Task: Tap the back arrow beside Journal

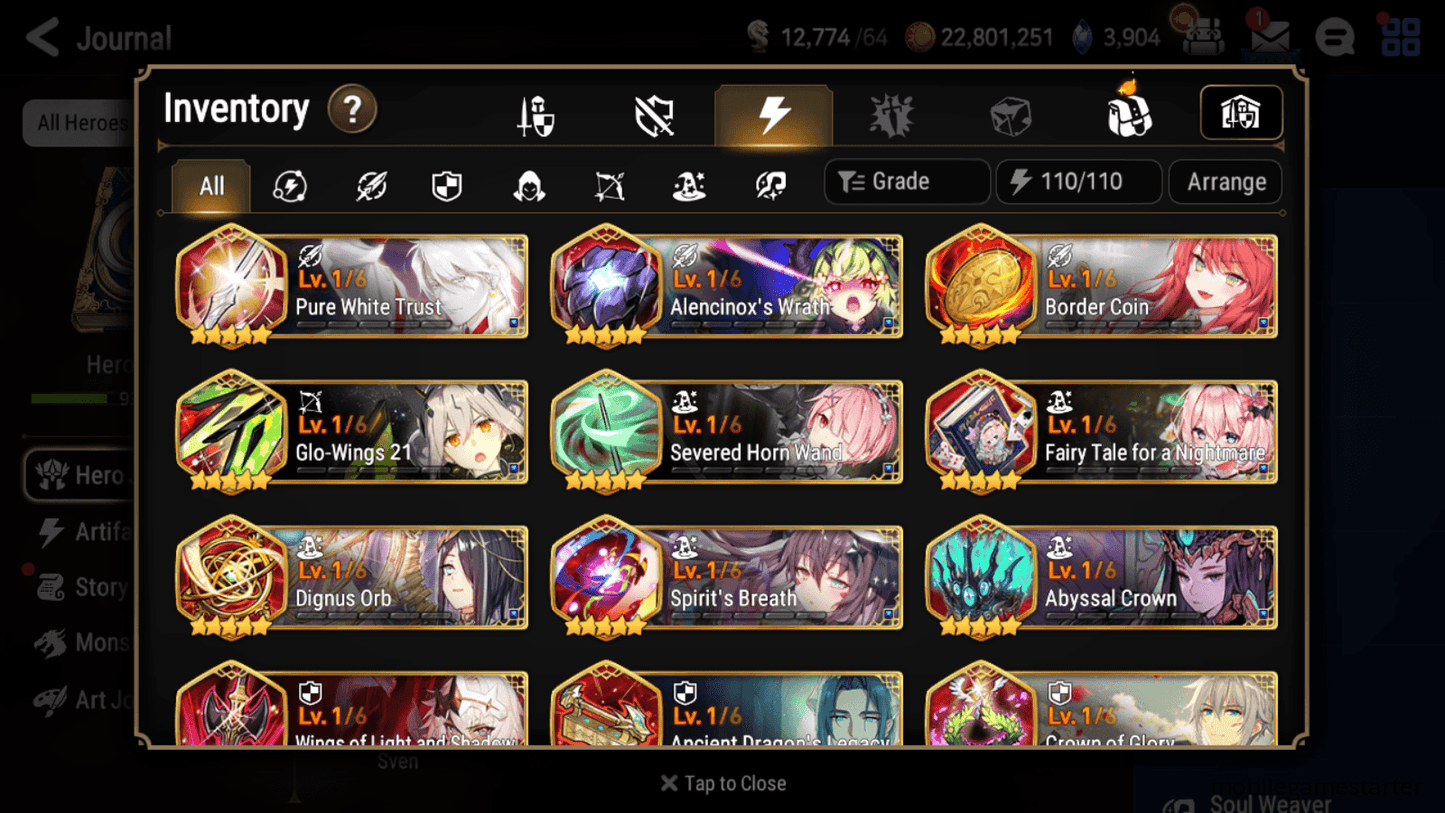Action: tap(41, 37)
